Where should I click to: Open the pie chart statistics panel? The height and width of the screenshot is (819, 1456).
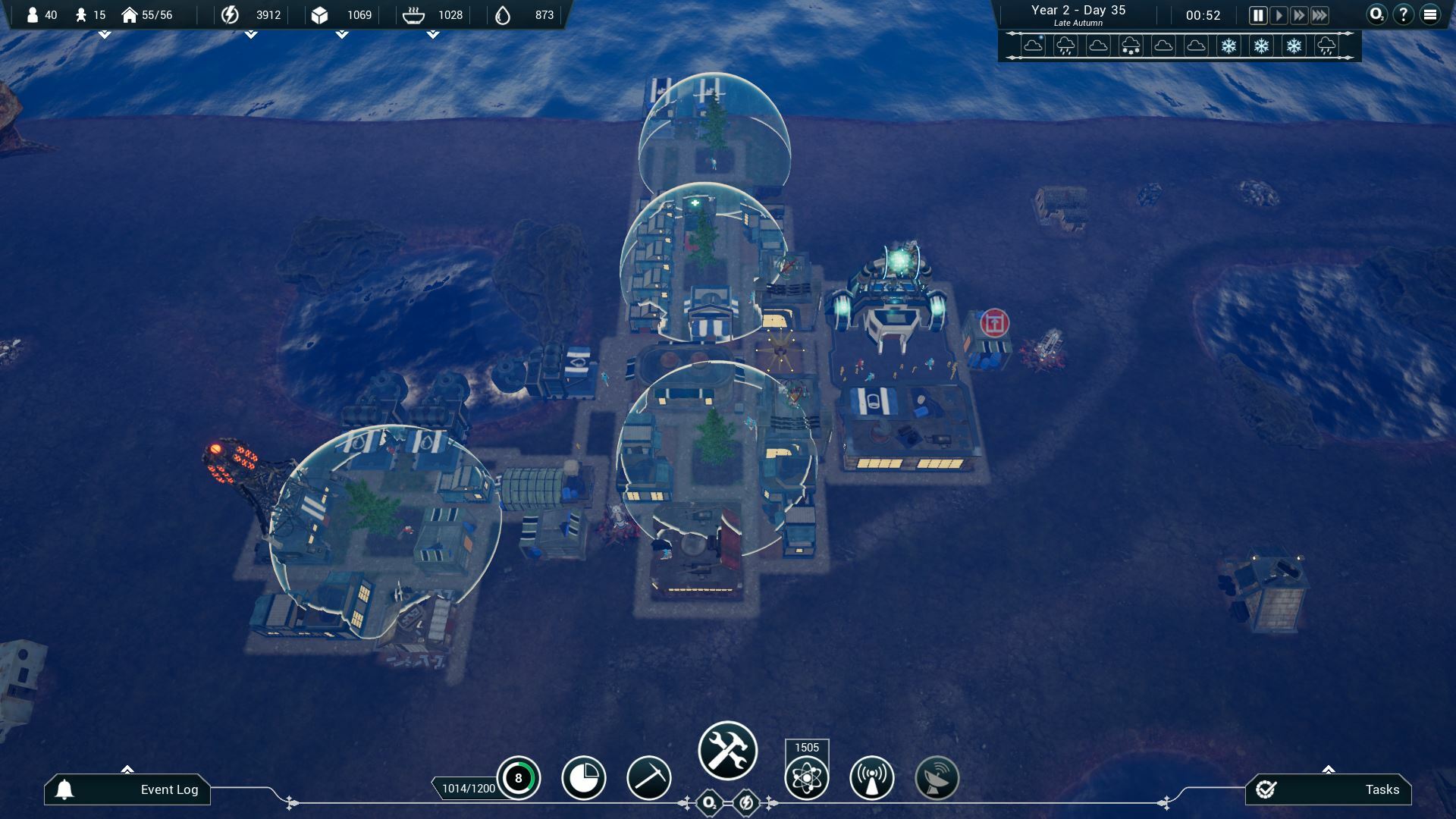point(584,778)
